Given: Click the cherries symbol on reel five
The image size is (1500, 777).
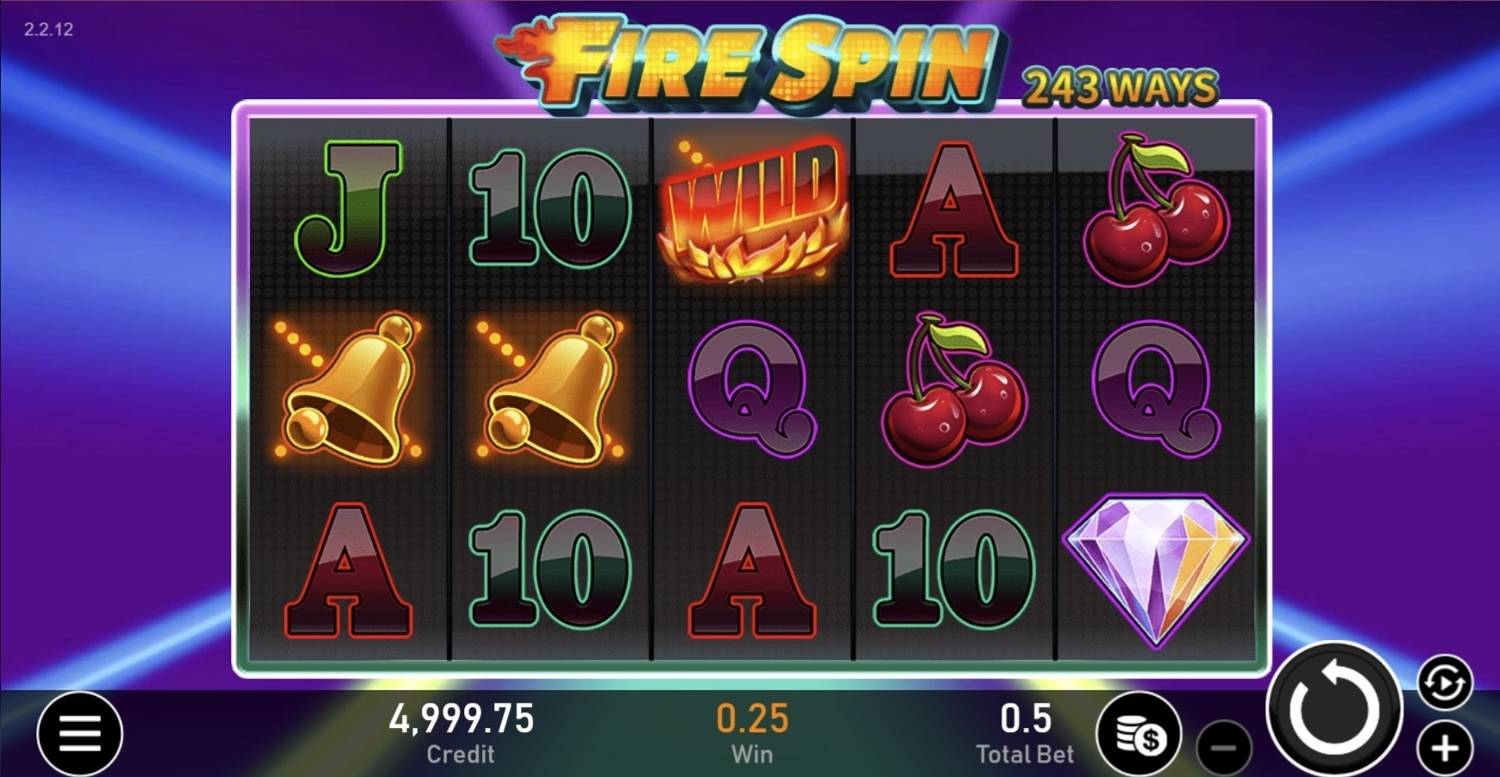Looking at the screenshot, I should [1155, 210].
